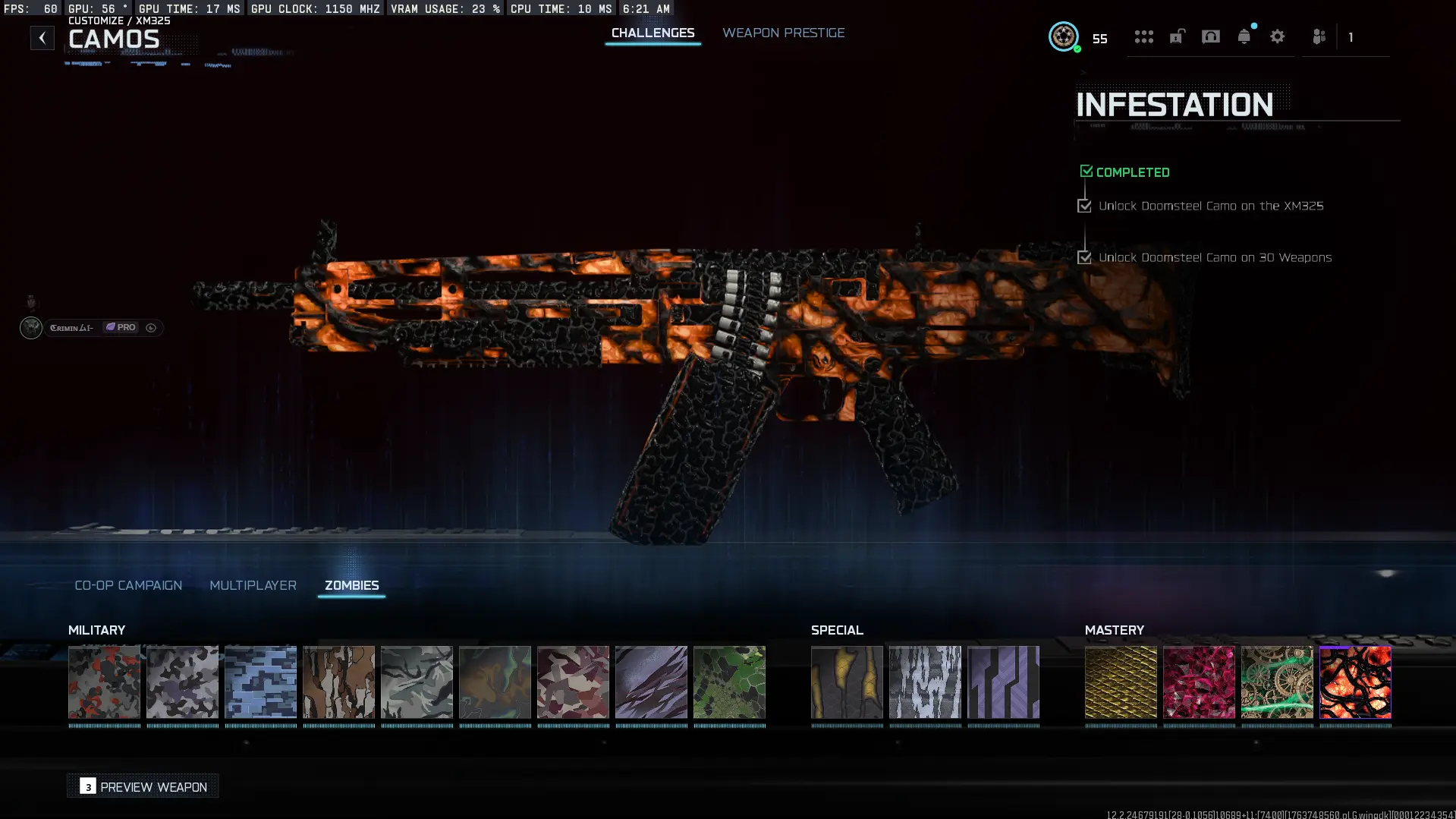This screenshot has height=819, width=1456.
Task: Click the PRO badge beside the player name
Action: (x=121, y=327)
